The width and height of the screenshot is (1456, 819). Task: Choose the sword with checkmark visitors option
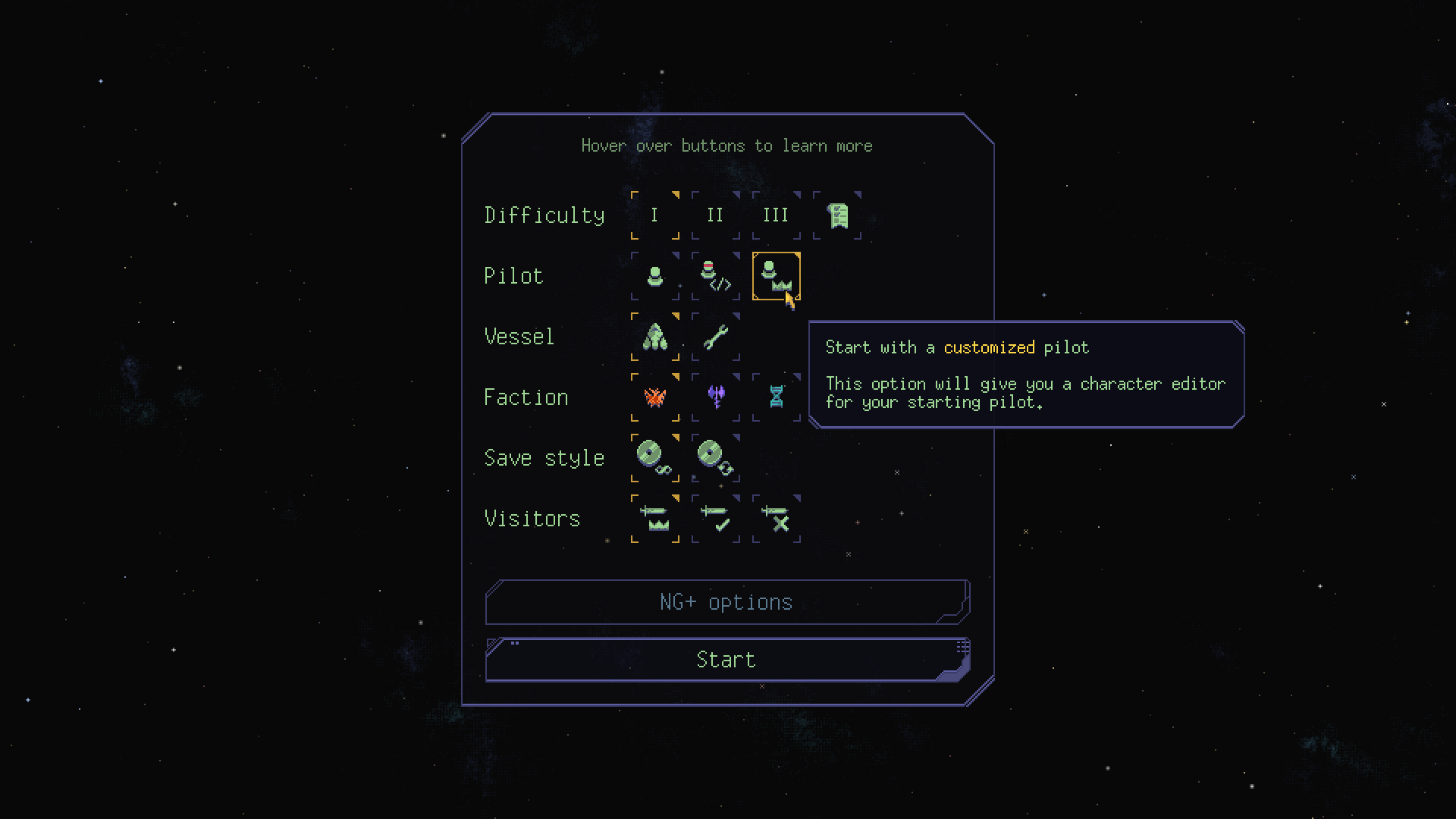coord(715,519)
